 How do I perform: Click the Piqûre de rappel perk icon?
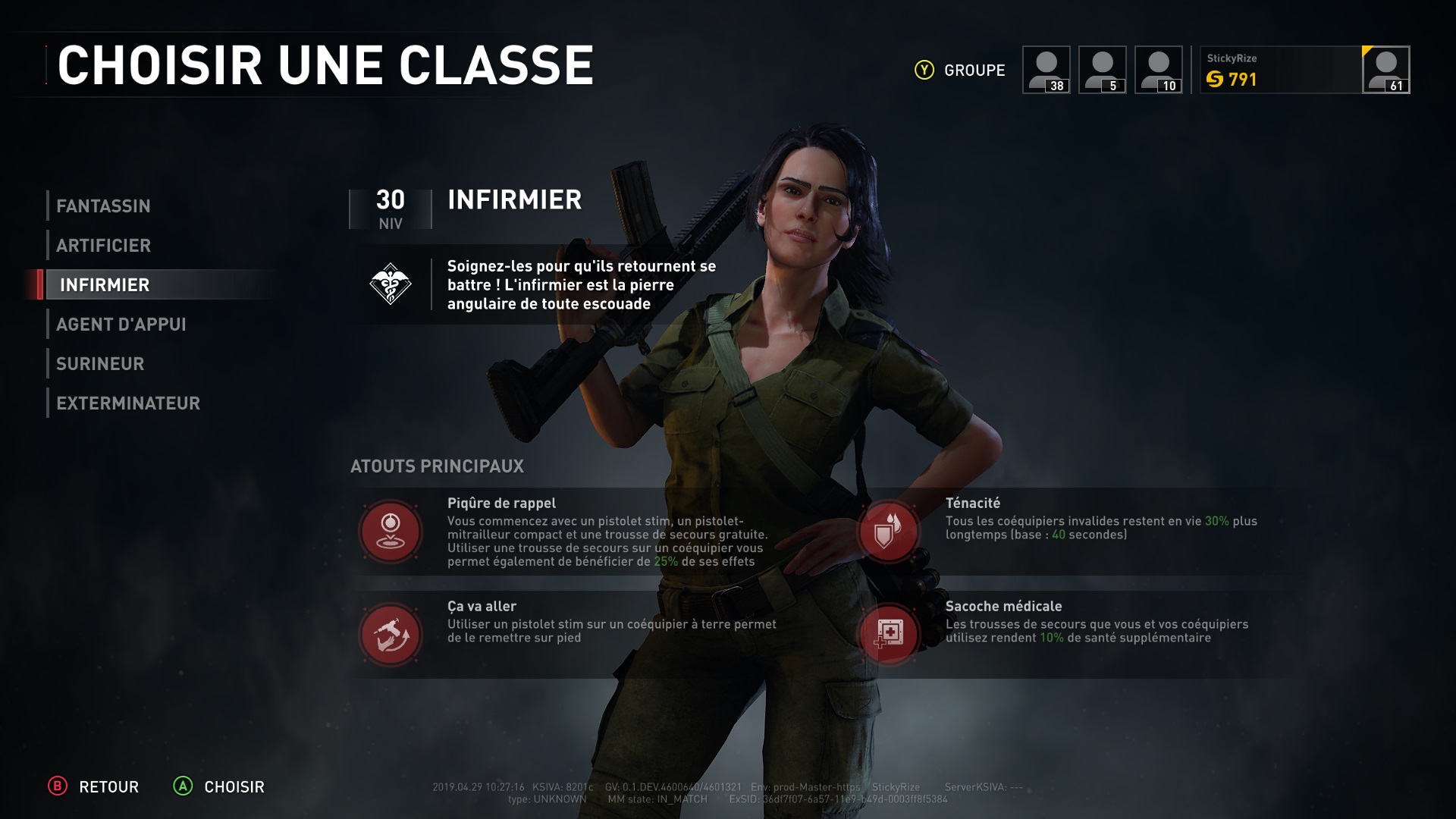pyautogui.click(x=391, y=531)
